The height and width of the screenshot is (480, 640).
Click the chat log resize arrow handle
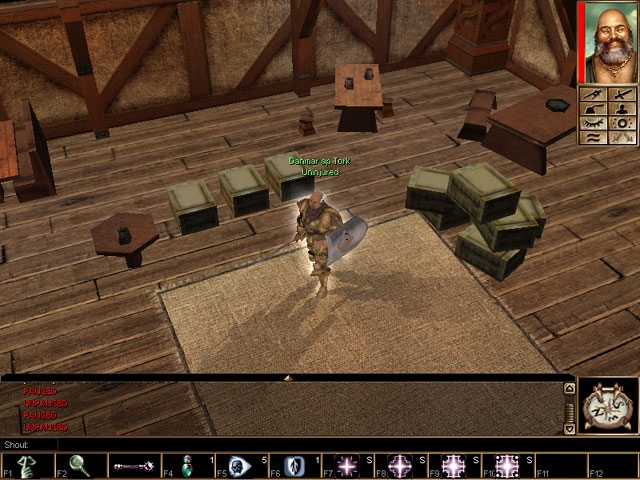pos(288,378)
